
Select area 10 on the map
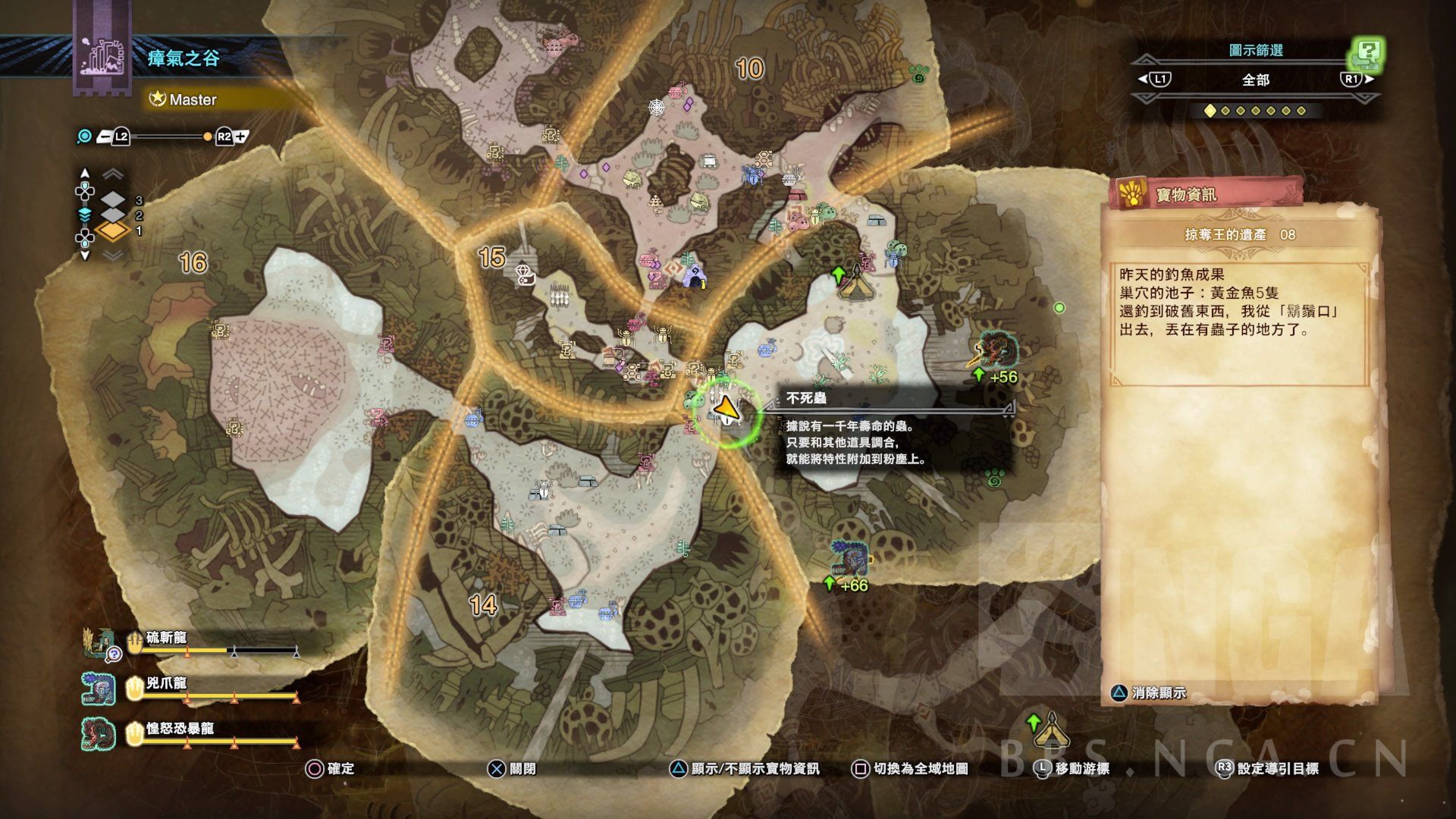pos(749,69)
